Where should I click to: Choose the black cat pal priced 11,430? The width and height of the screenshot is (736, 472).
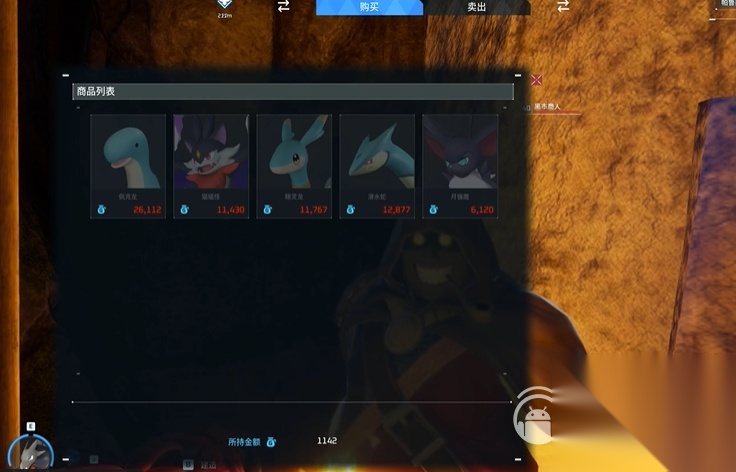tap(211, 165)
